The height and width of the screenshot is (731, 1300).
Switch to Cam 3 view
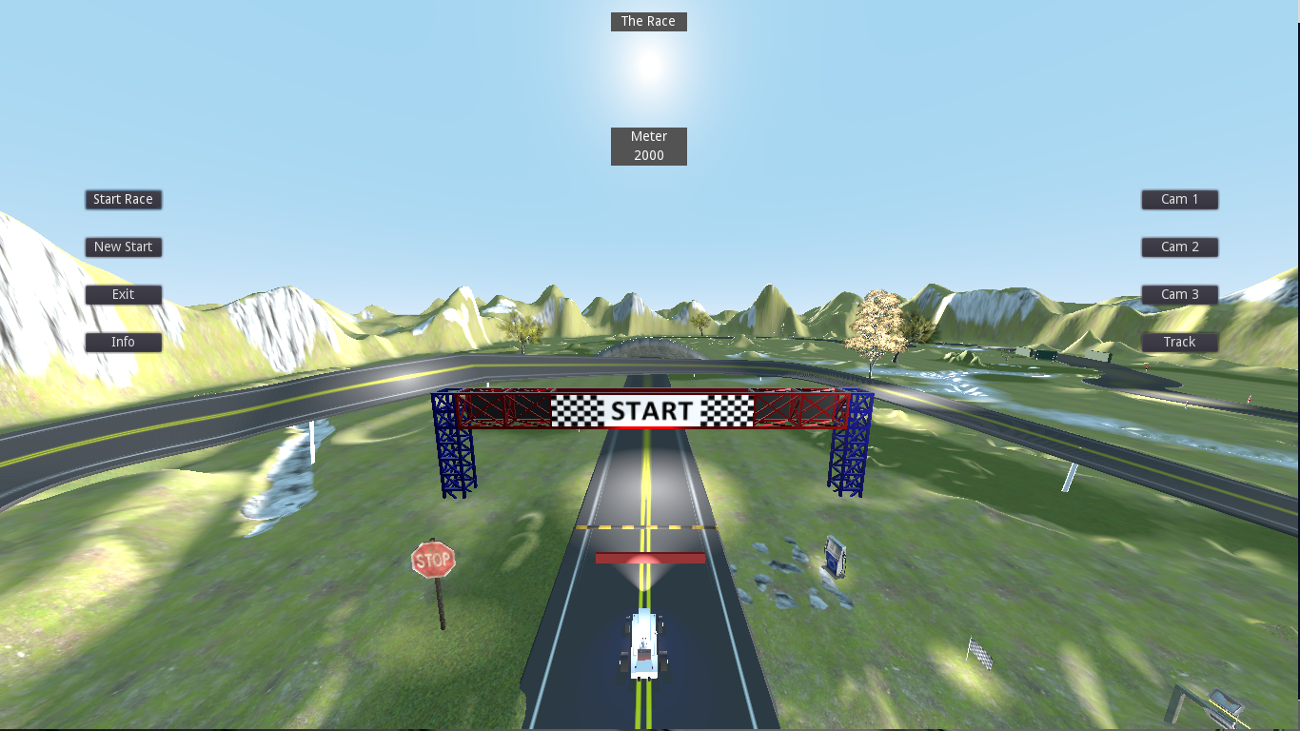click(x=1179, y=294)
